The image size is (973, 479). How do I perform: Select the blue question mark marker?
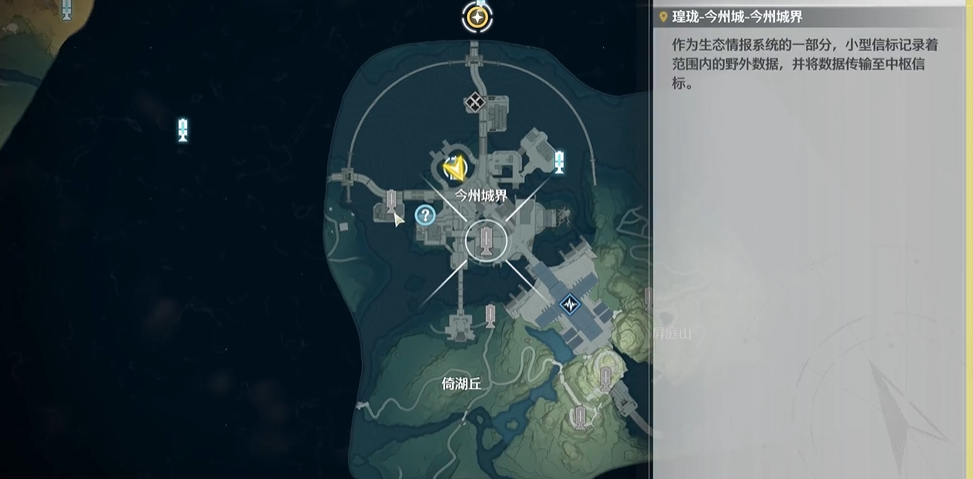[425, 215]
